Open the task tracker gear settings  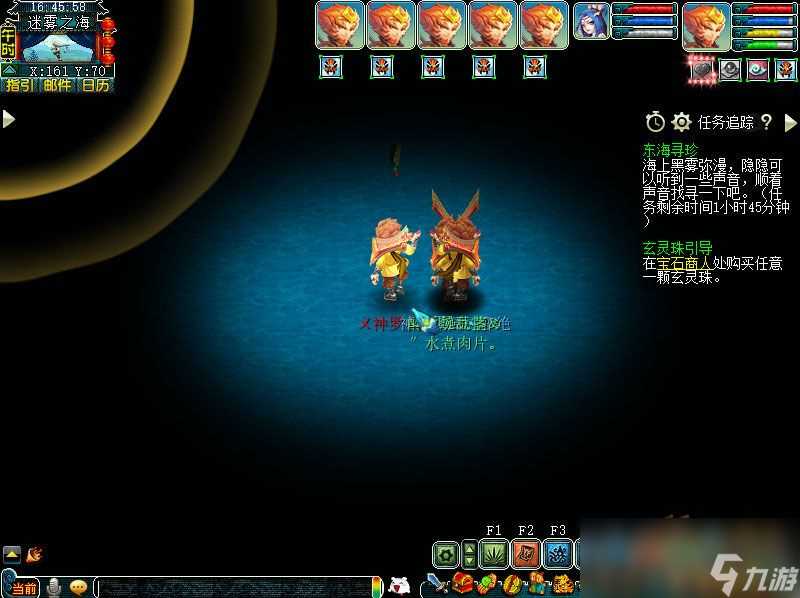pos(682,122)
